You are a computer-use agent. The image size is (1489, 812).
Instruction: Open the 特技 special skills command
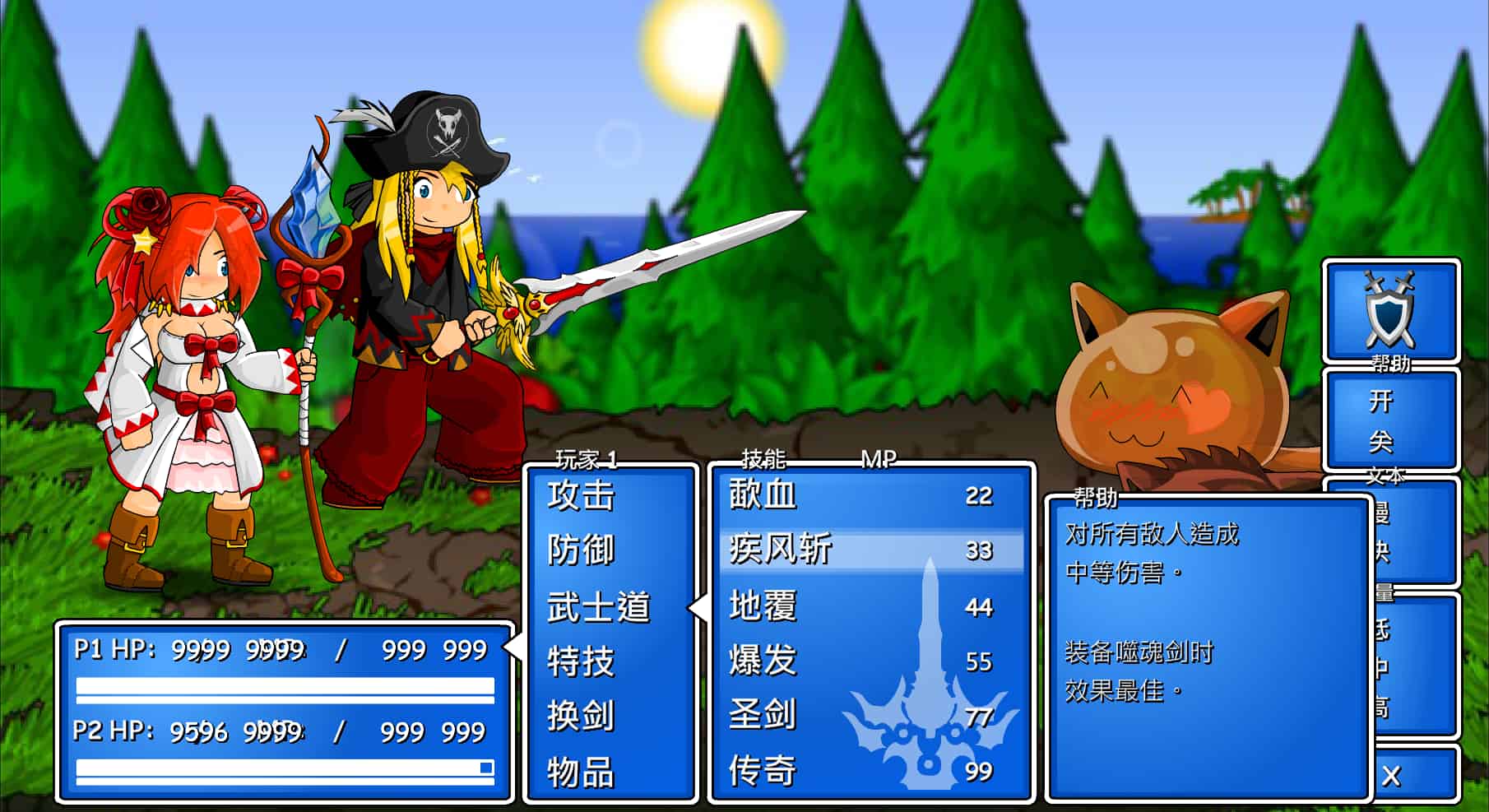[581, 661]
